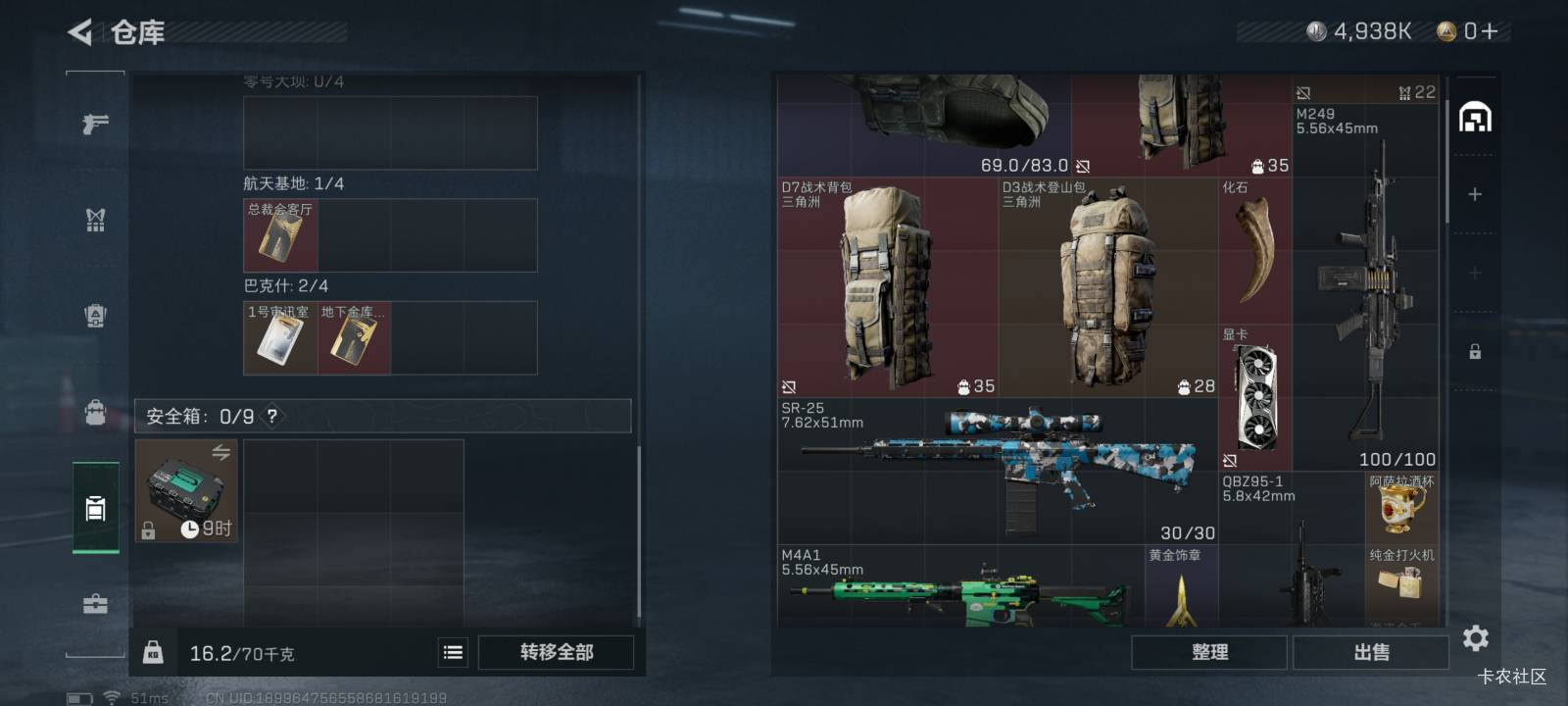Sell items using 出售 button
The width and height of the screenshot is (1568, 706).
tap(1371, 653)
